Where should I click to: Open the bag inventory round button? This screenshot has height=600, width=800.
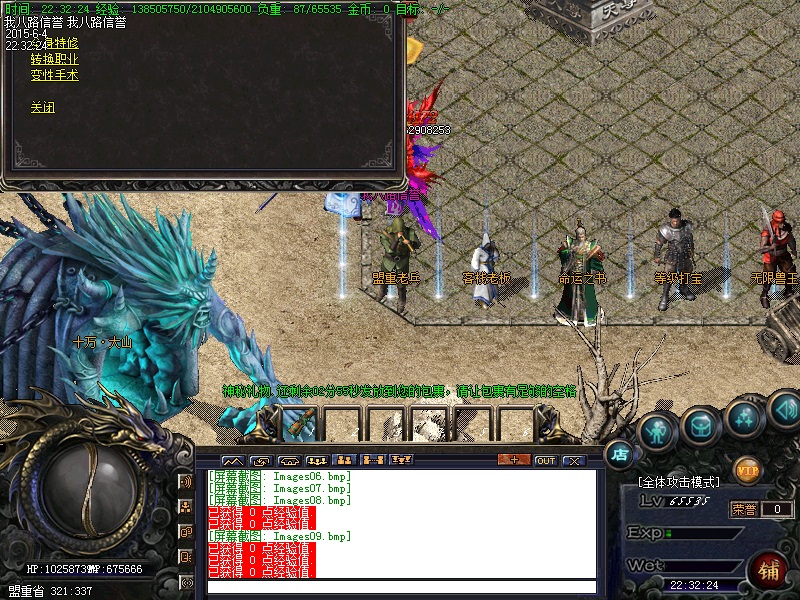(x=701, y=426)
